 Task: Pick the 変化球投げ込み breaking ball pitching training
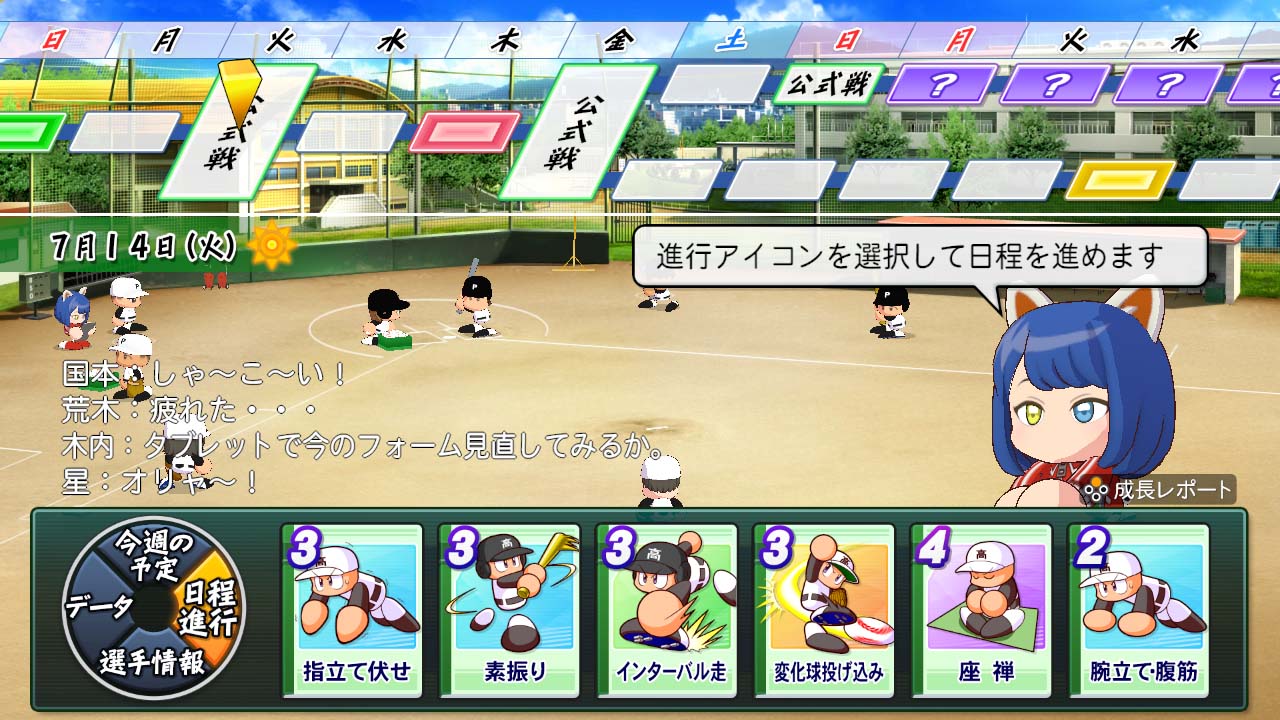click(828, 610)
